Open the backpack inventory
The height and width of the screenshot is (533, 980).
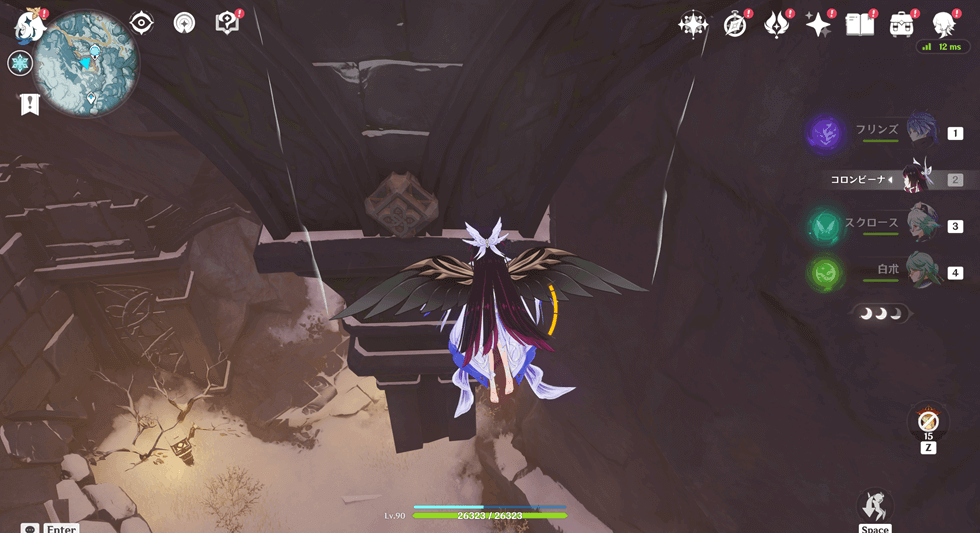902,25
